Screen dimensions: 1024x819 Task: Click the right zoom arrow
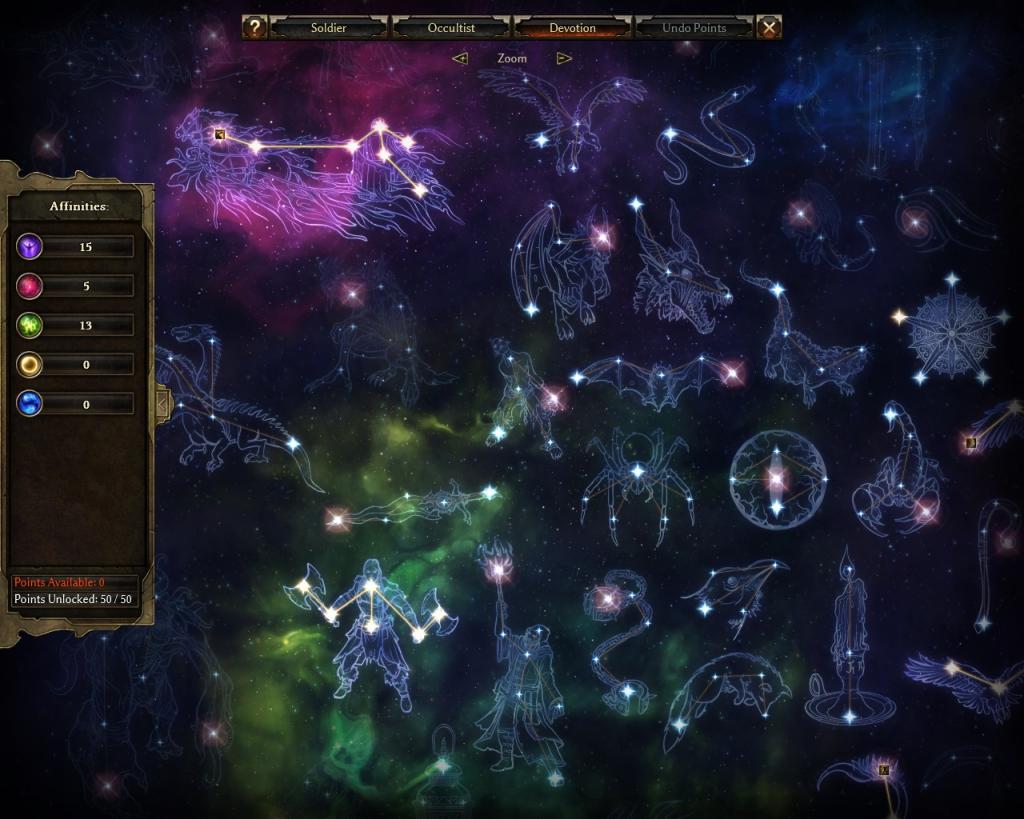pos(564,58)
